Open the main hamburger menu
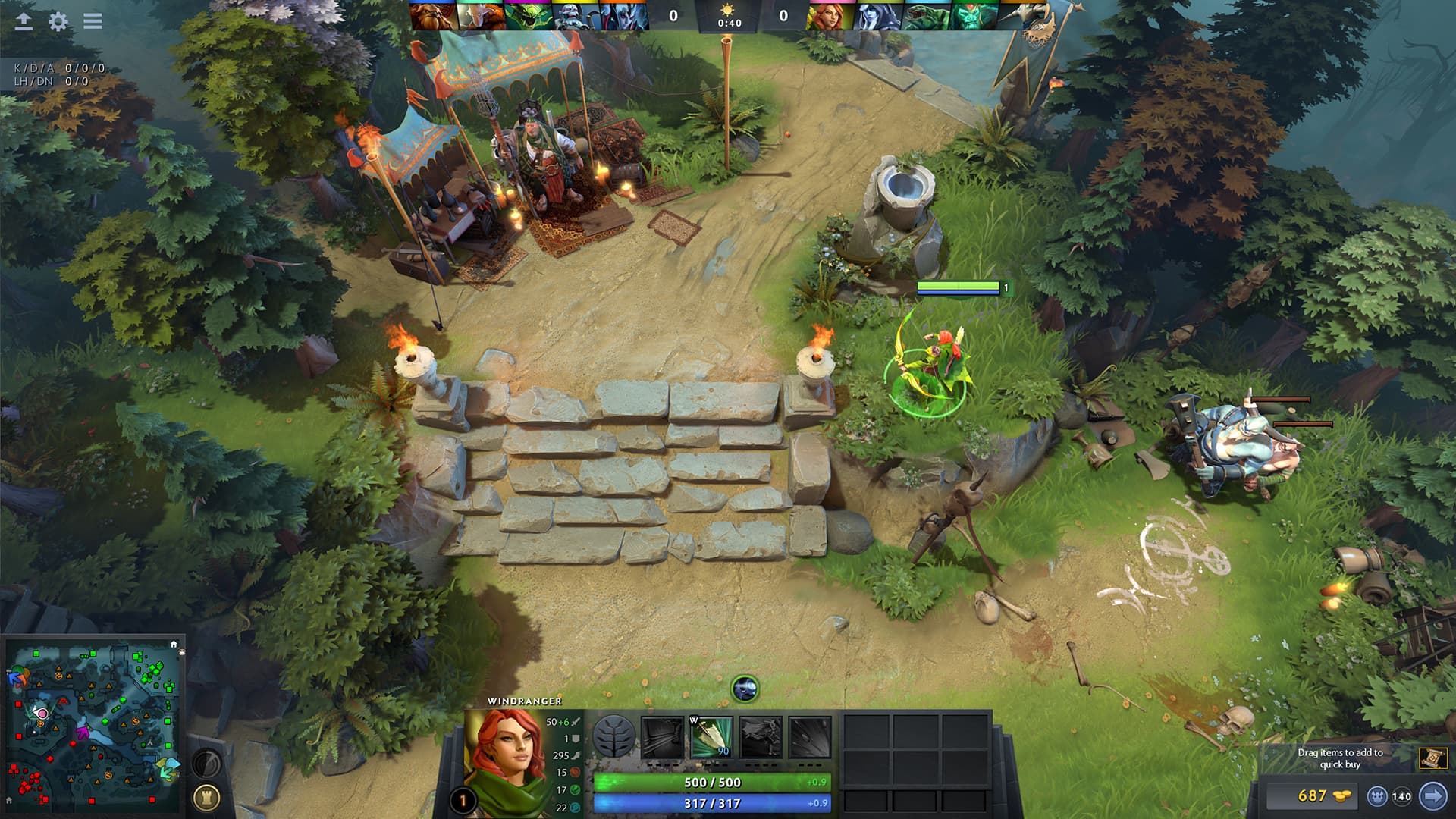The height and width of the screenshot is (819, 1456). (x=92, y=22)
